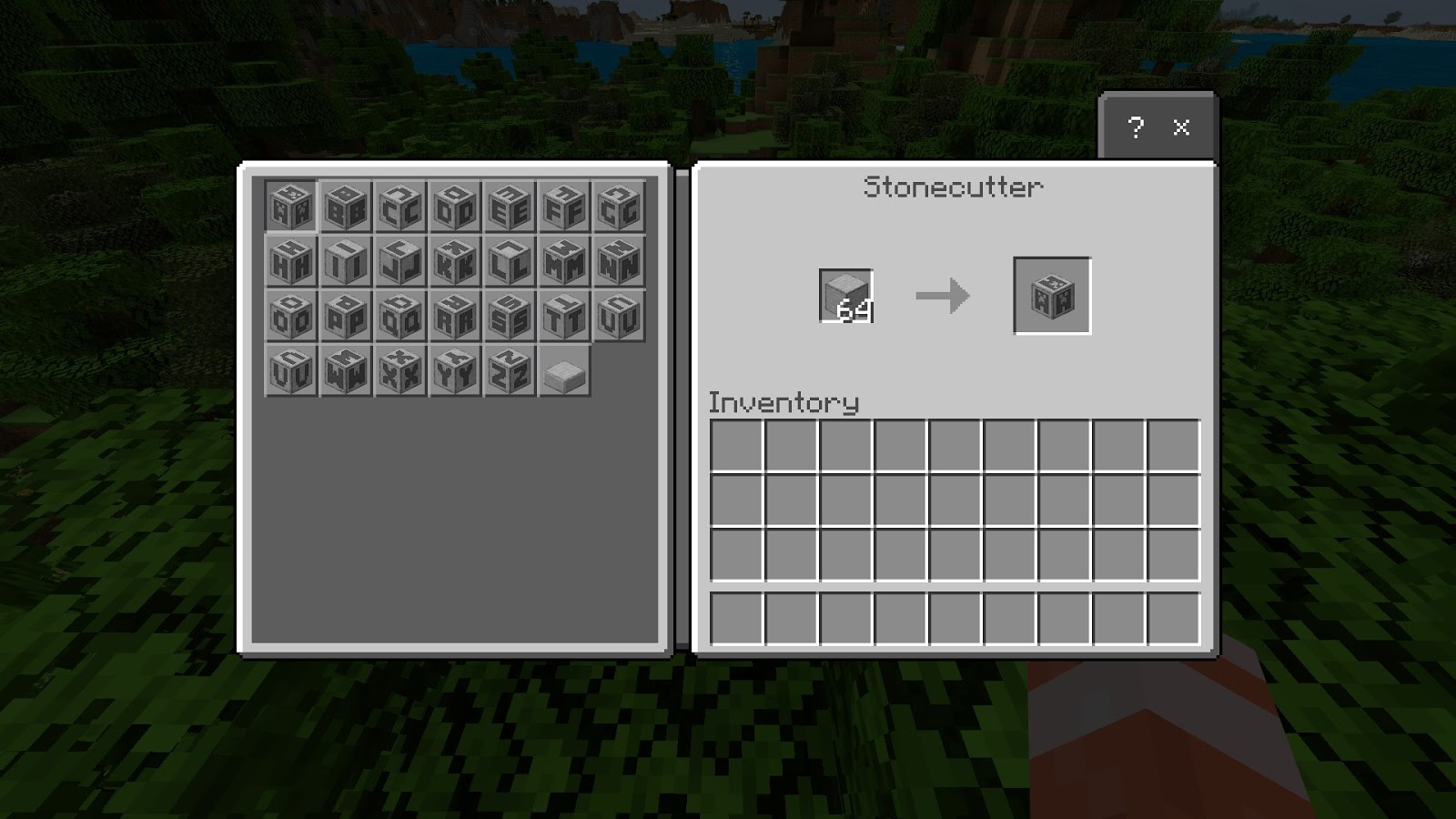Click the 64 smooth stone input stack
Screen dimensions: 1456x819
846,296
